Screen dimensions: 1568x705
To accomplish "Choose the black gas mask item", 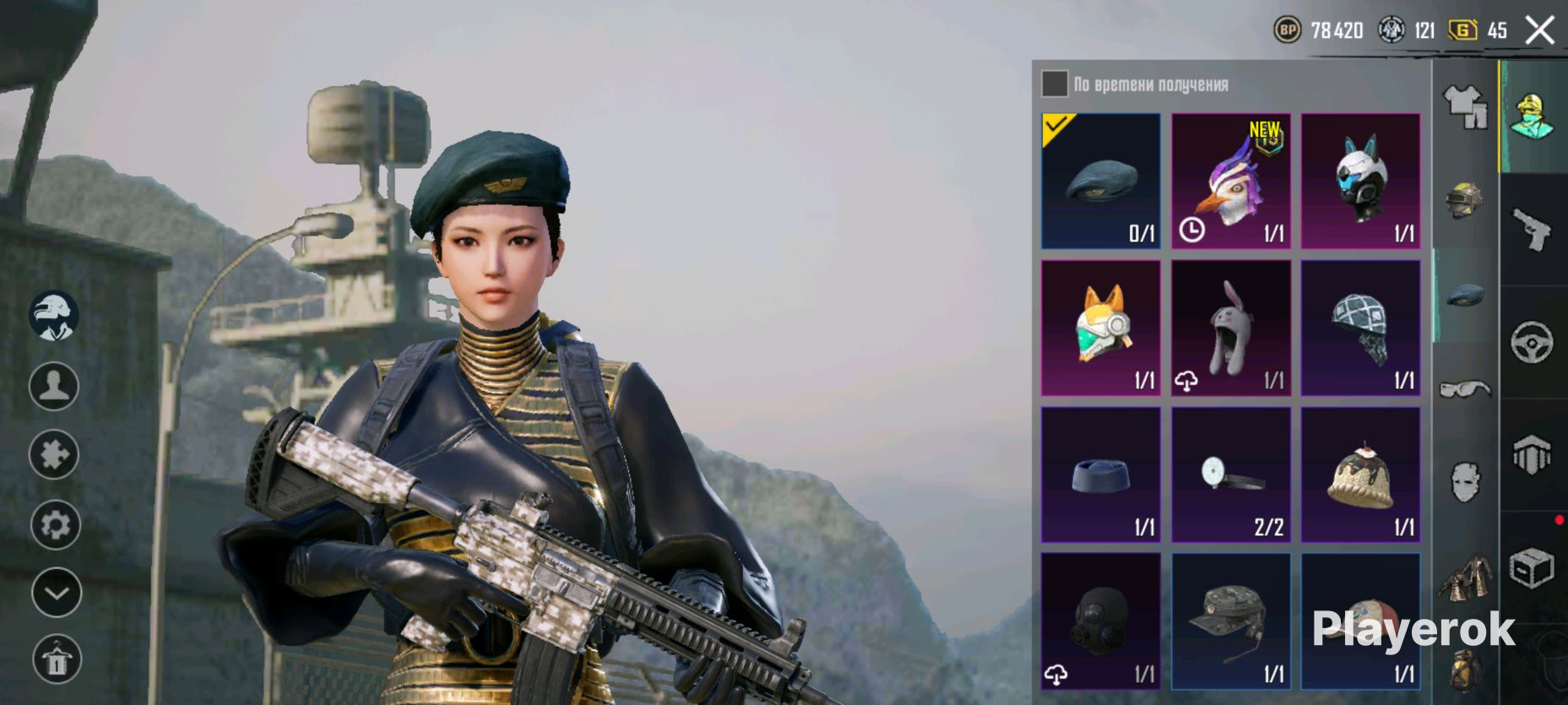I will pyautogui.click(x=1100, y=621).
